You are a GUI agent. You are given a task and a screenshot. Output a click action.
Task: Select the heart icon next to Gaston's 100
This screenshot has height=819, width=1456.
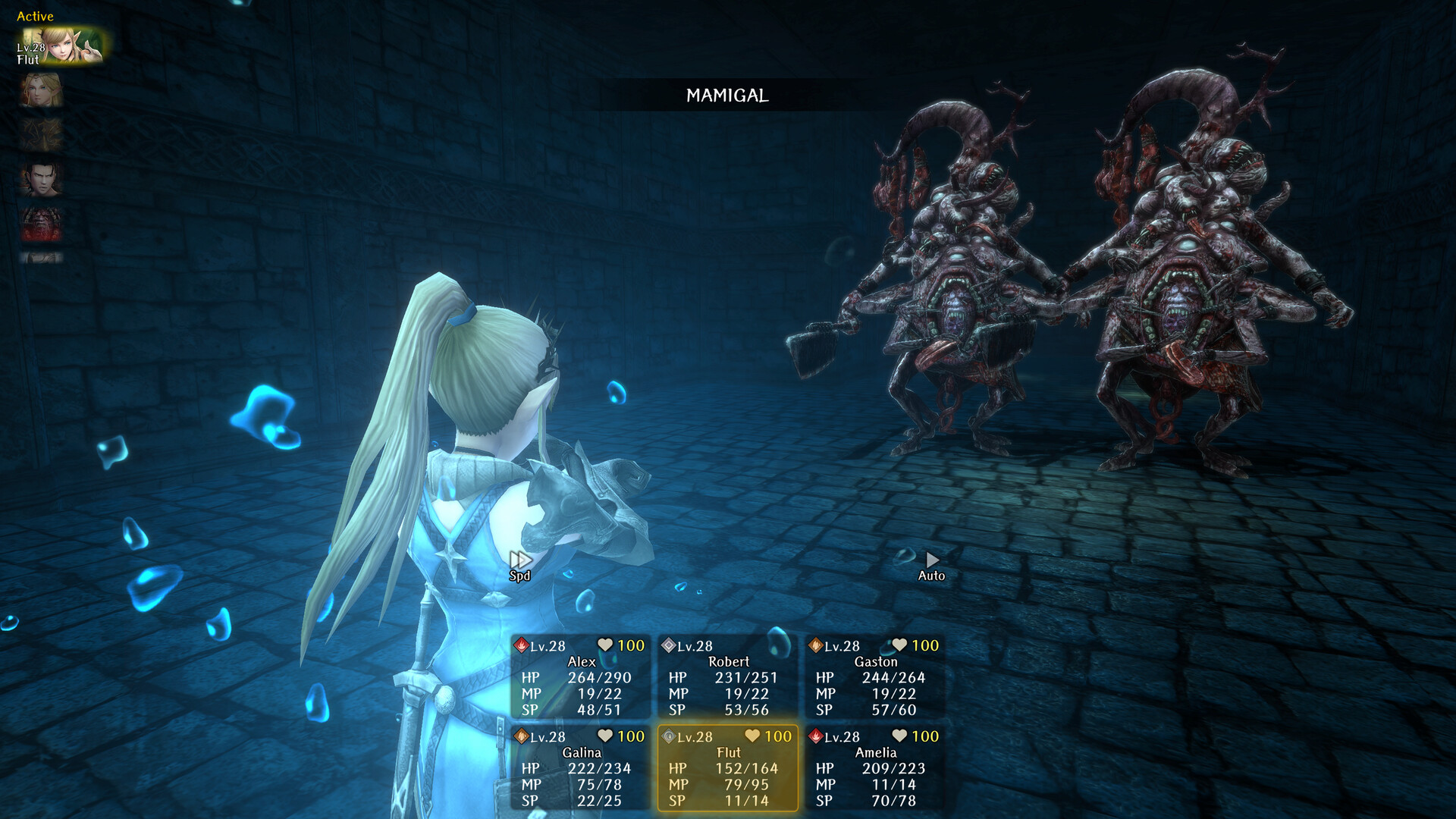(899, 645)
